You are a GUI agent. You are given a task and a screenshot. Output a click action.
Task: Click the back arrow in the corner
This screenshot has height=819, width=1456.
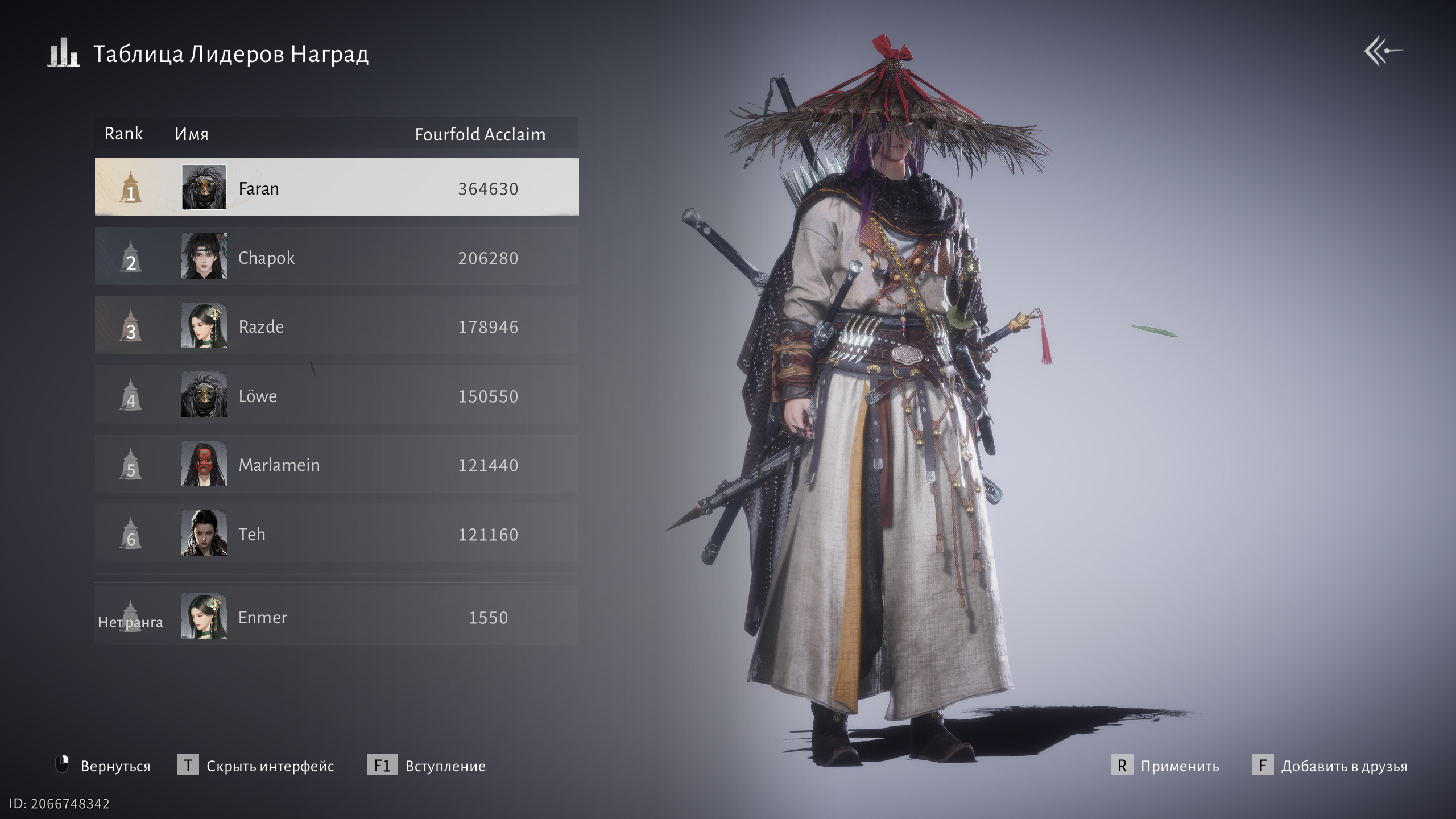tap(1383, 51)
